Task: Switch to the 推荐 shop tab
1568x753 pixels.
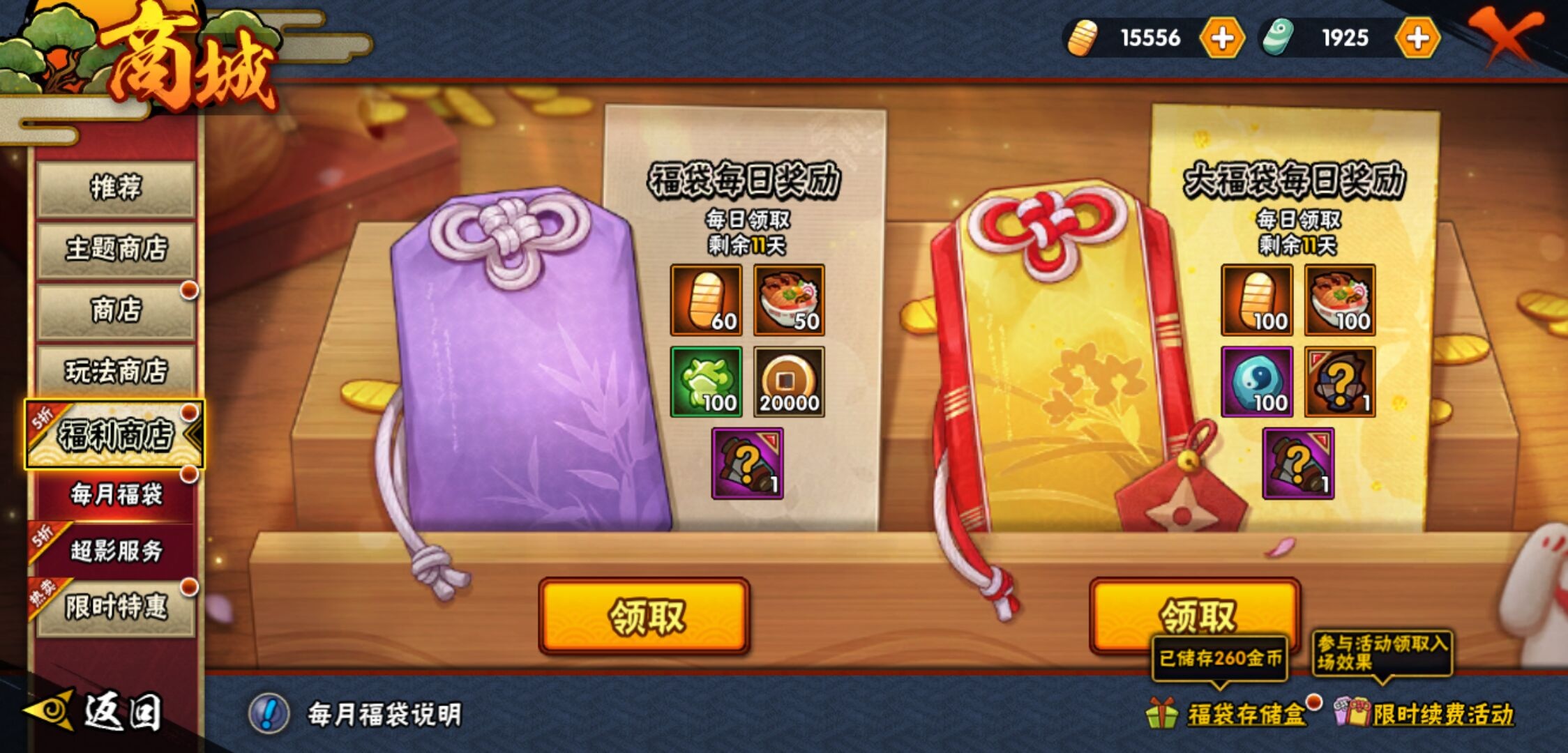Action: coord(114,186)
